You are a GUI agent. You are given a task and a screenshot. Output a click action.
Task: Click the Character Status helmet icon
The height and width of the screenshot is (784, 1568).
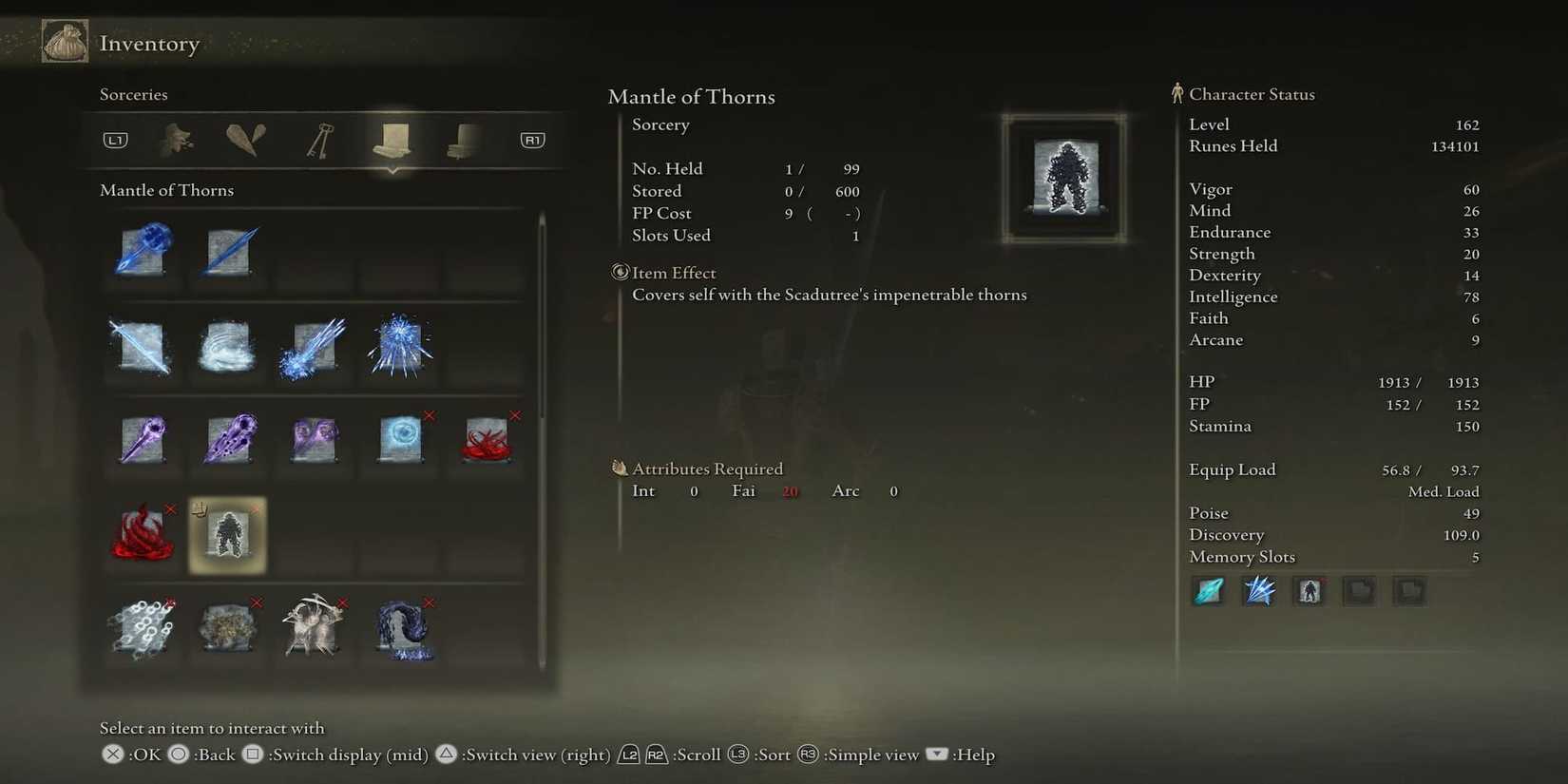[x=1177, y=92]
